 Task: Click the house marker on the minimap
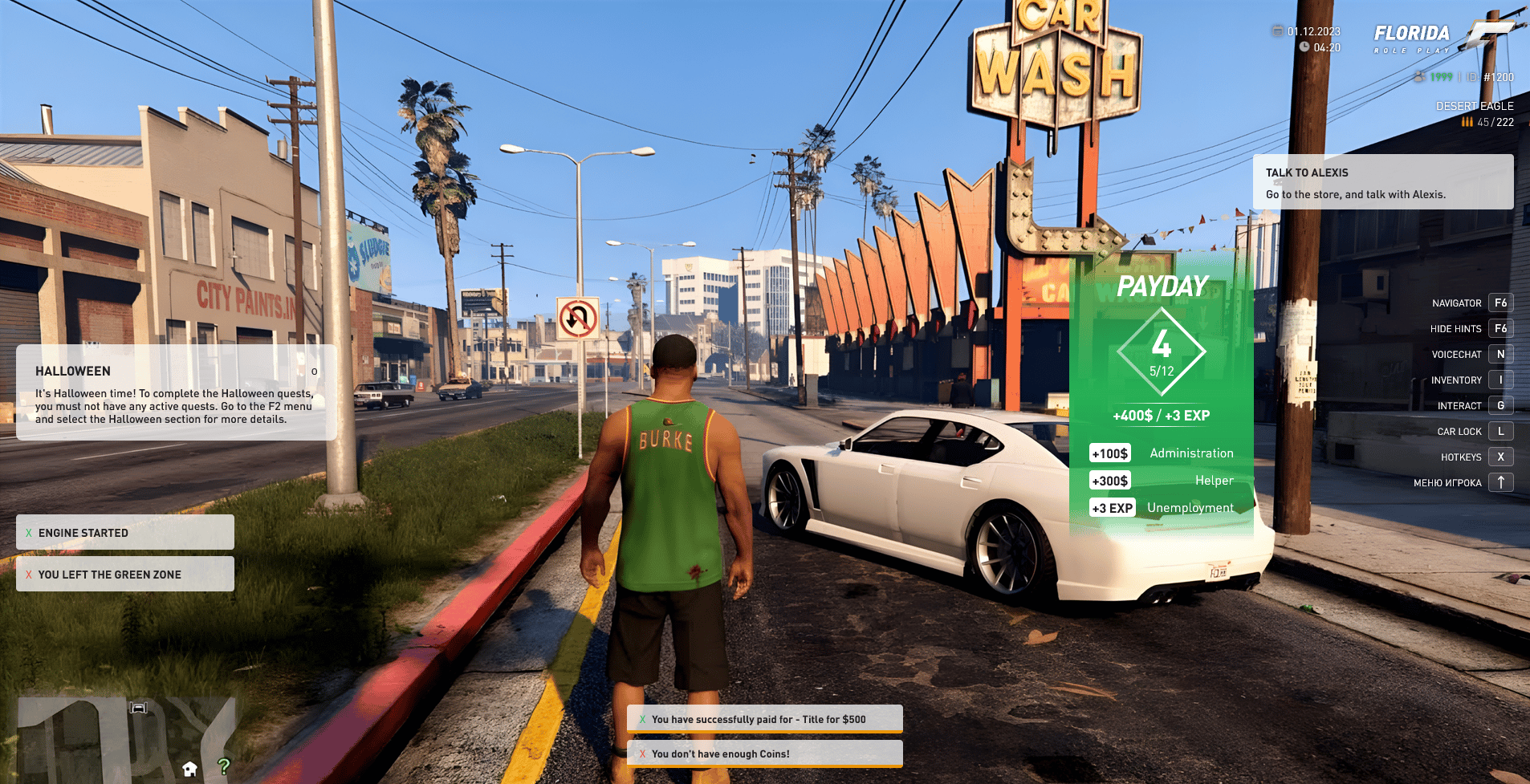pyautogui.click(x=190, y=769)
